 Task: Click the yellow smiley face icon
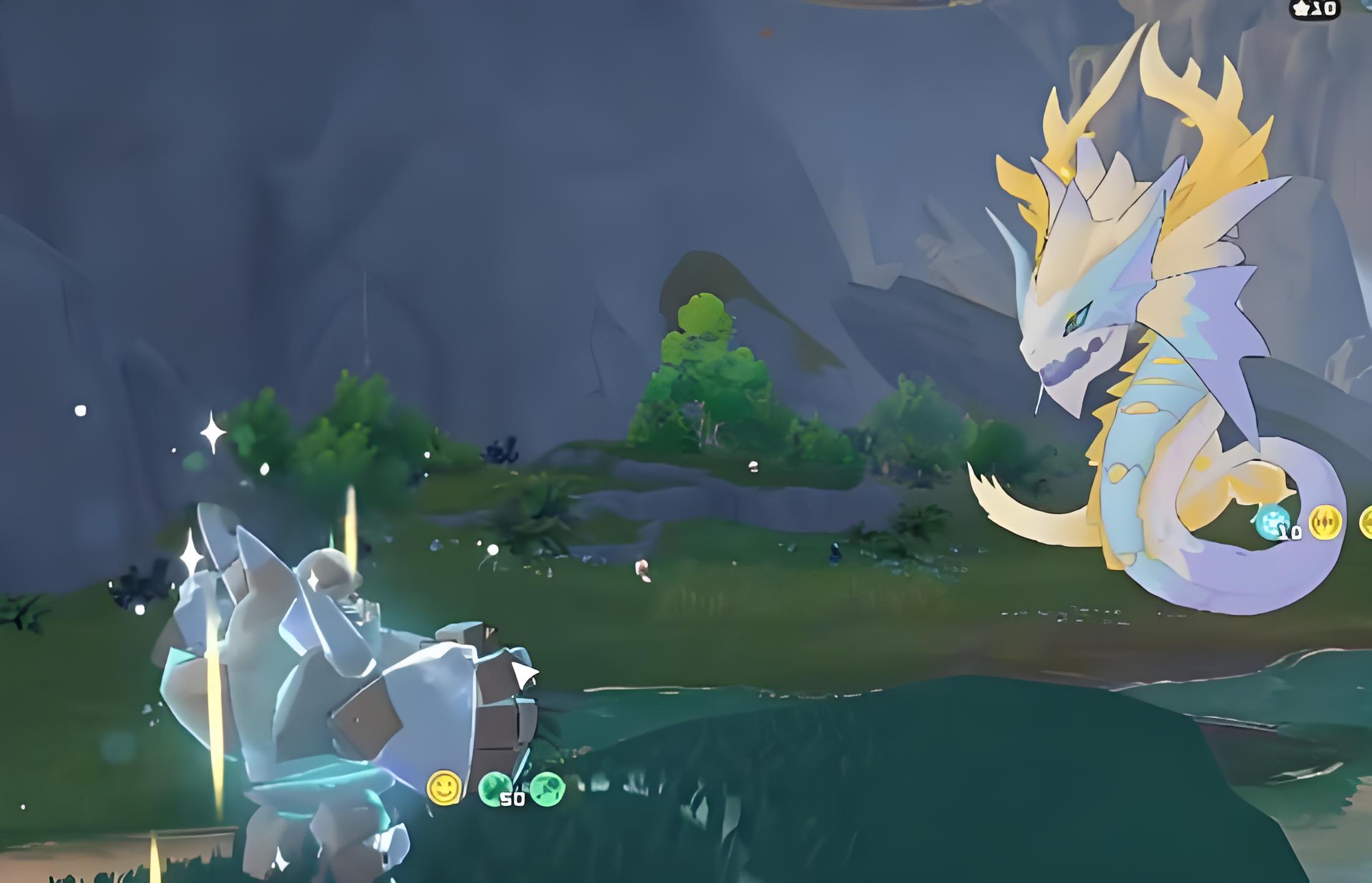pyautogui.click(x=443, y=788)
